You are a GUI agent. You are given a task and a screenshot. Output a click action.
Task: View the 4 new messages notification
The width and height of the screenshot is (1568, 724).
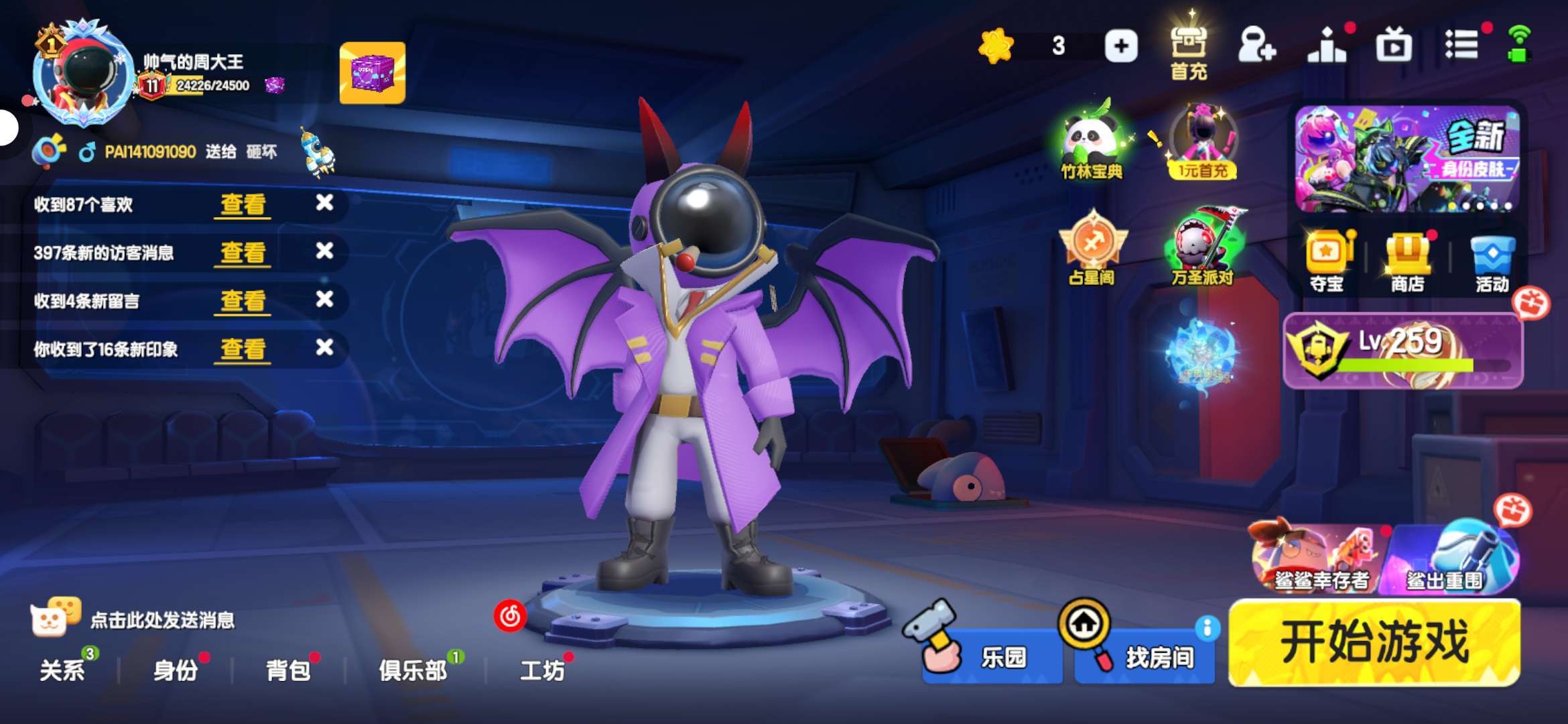coord(243,300)
